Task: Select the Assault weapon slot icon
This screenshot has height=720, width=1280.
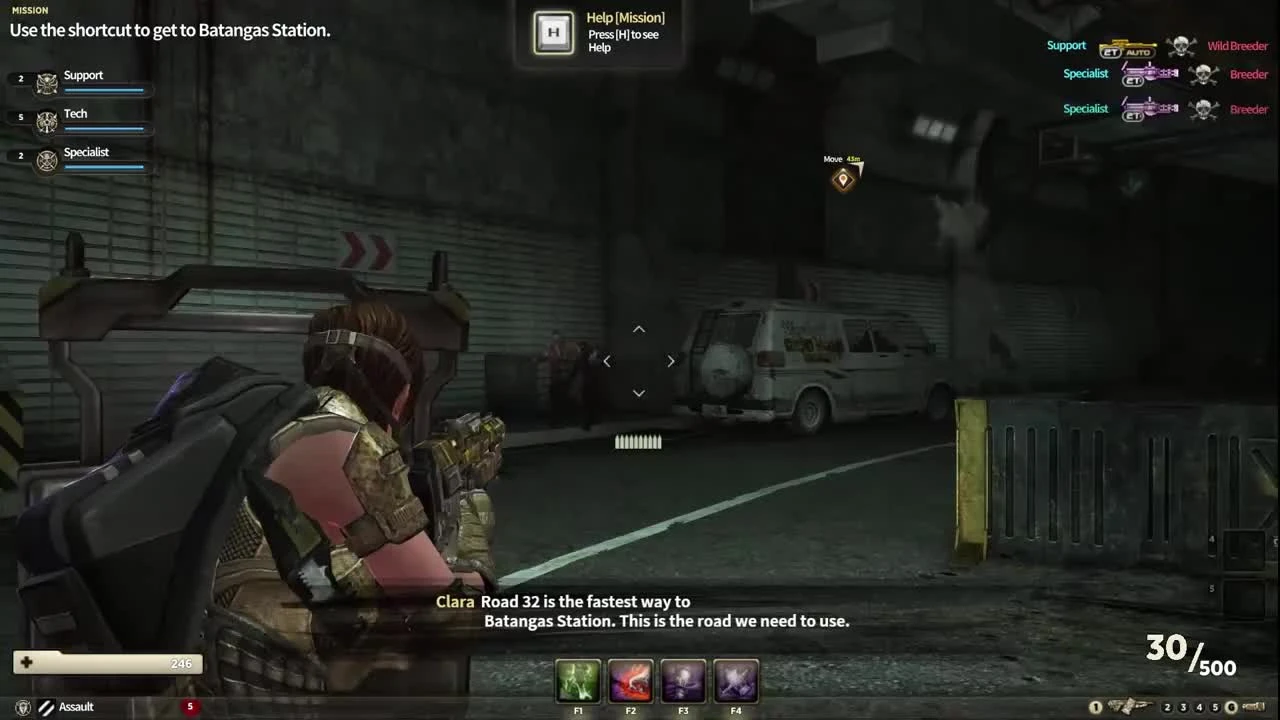Action: coord(47,706)
